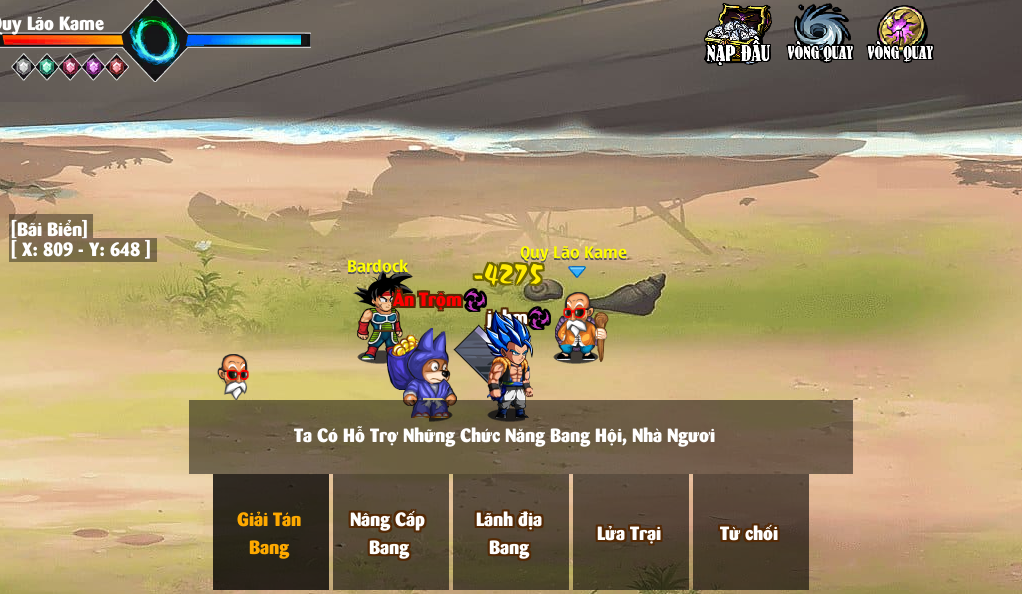
Task: Choose the Giải Tán Bang option
Action: pos(270,532)
